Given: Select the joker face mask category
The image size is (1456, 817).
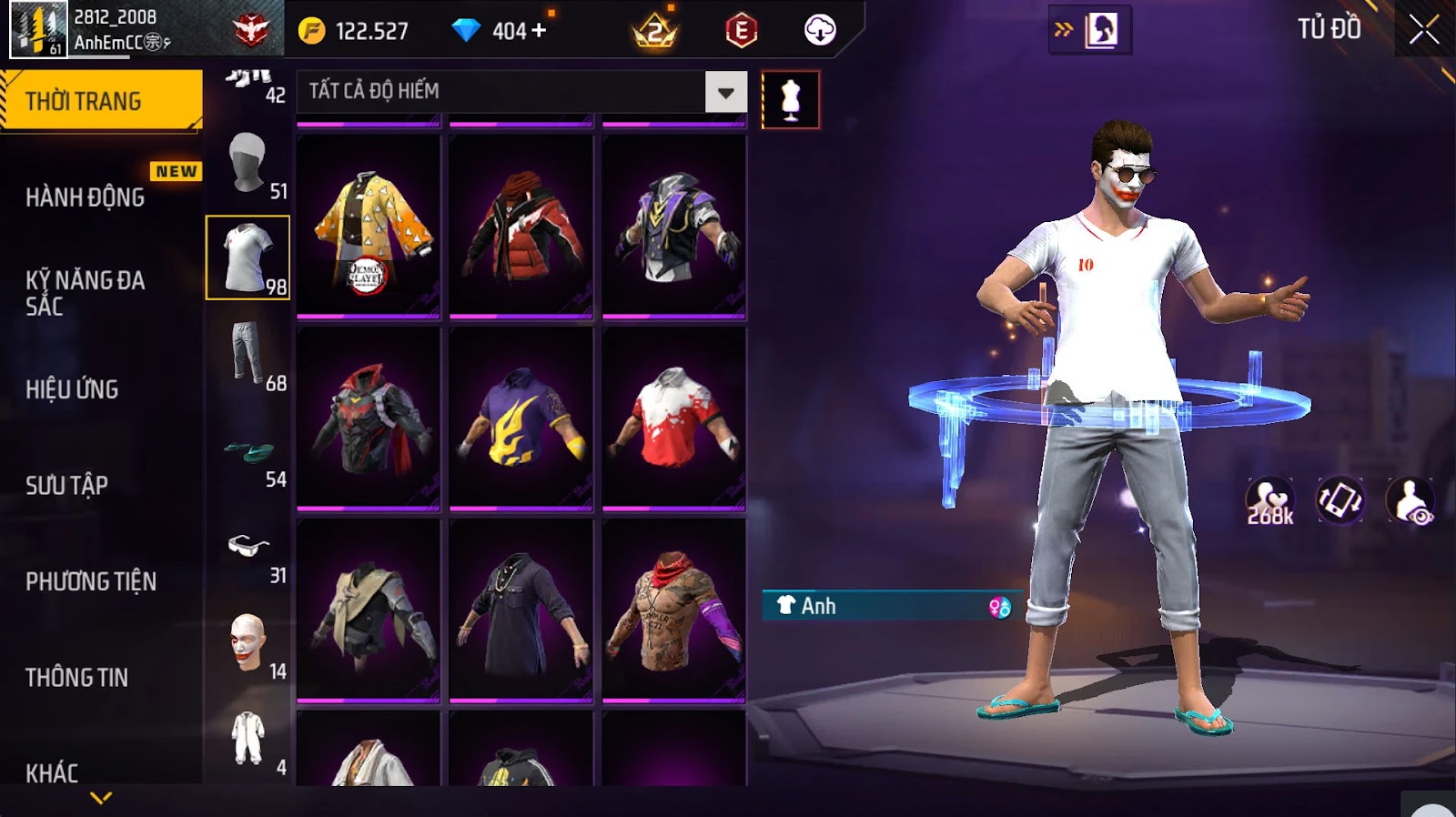Looking at the screenshot, I should click(248, 641).
